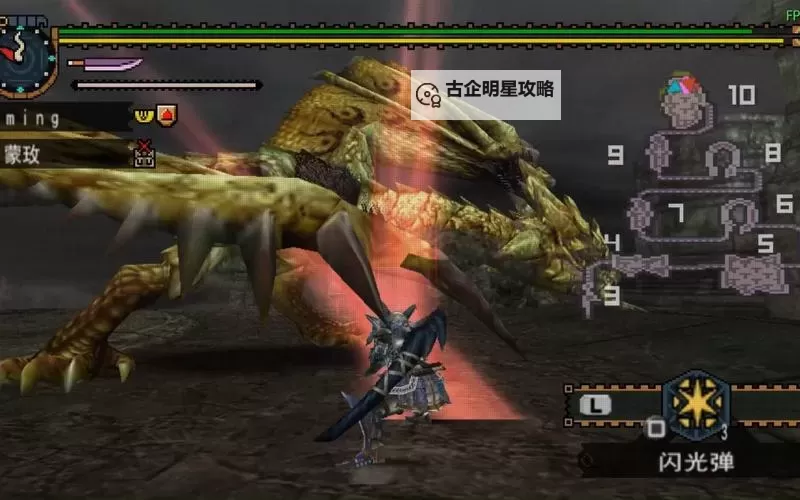Select area 6 on the minimap
This screenshot has width=800, height=500.
pos(784,203)
